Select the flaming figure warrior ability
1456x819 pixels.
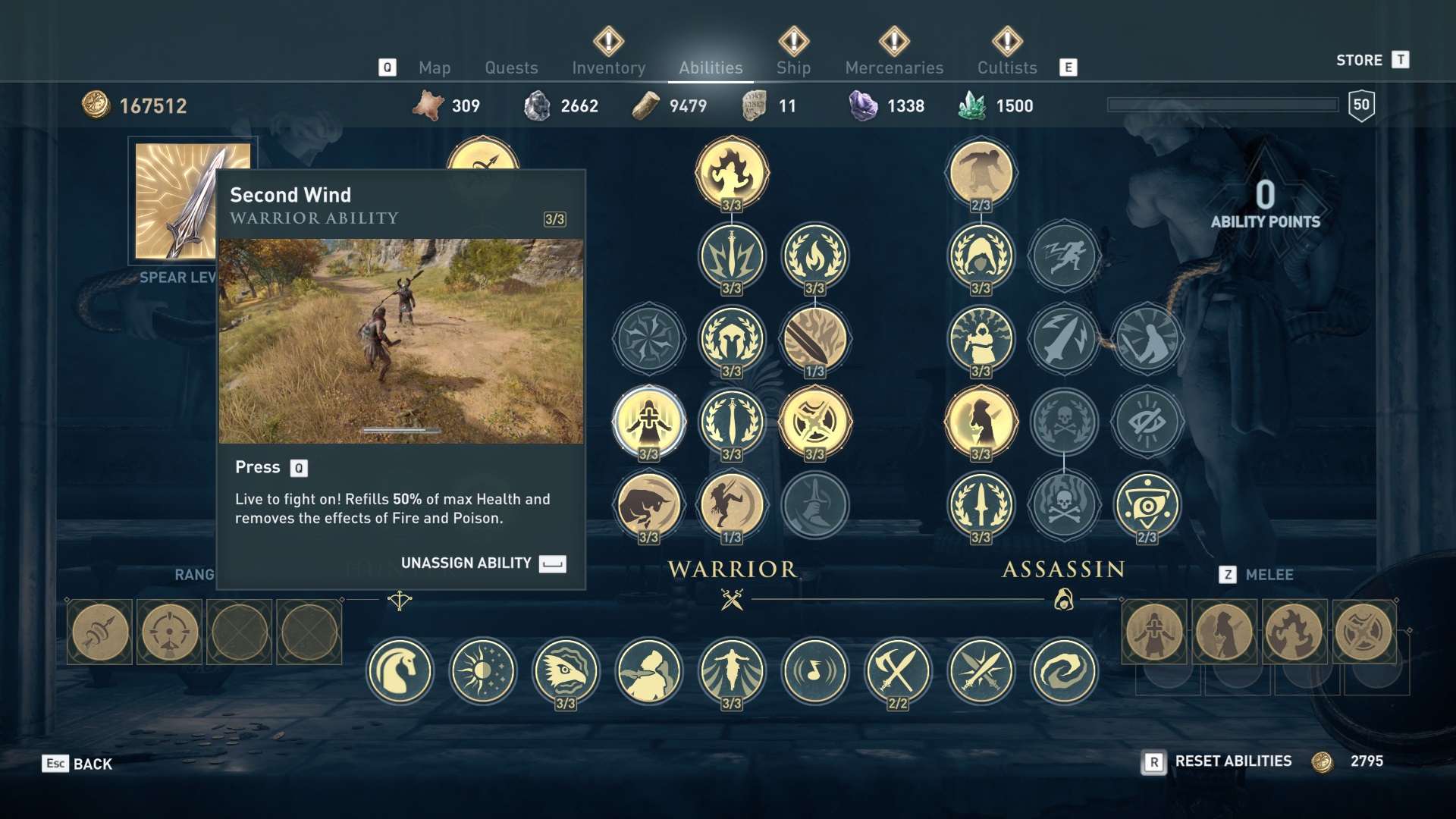(732, 172)
